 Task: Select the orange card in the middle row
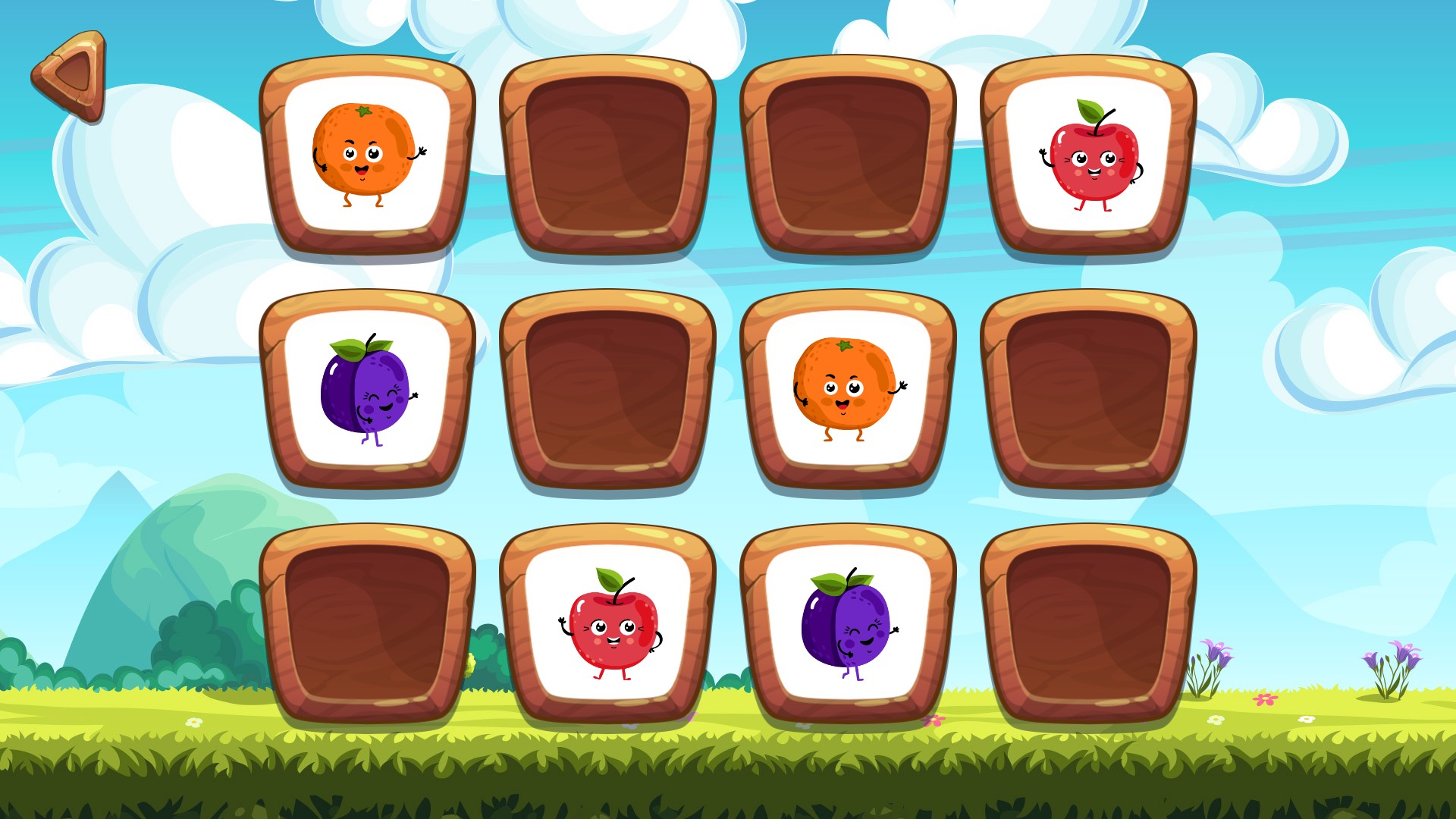(x=848, y=389)
